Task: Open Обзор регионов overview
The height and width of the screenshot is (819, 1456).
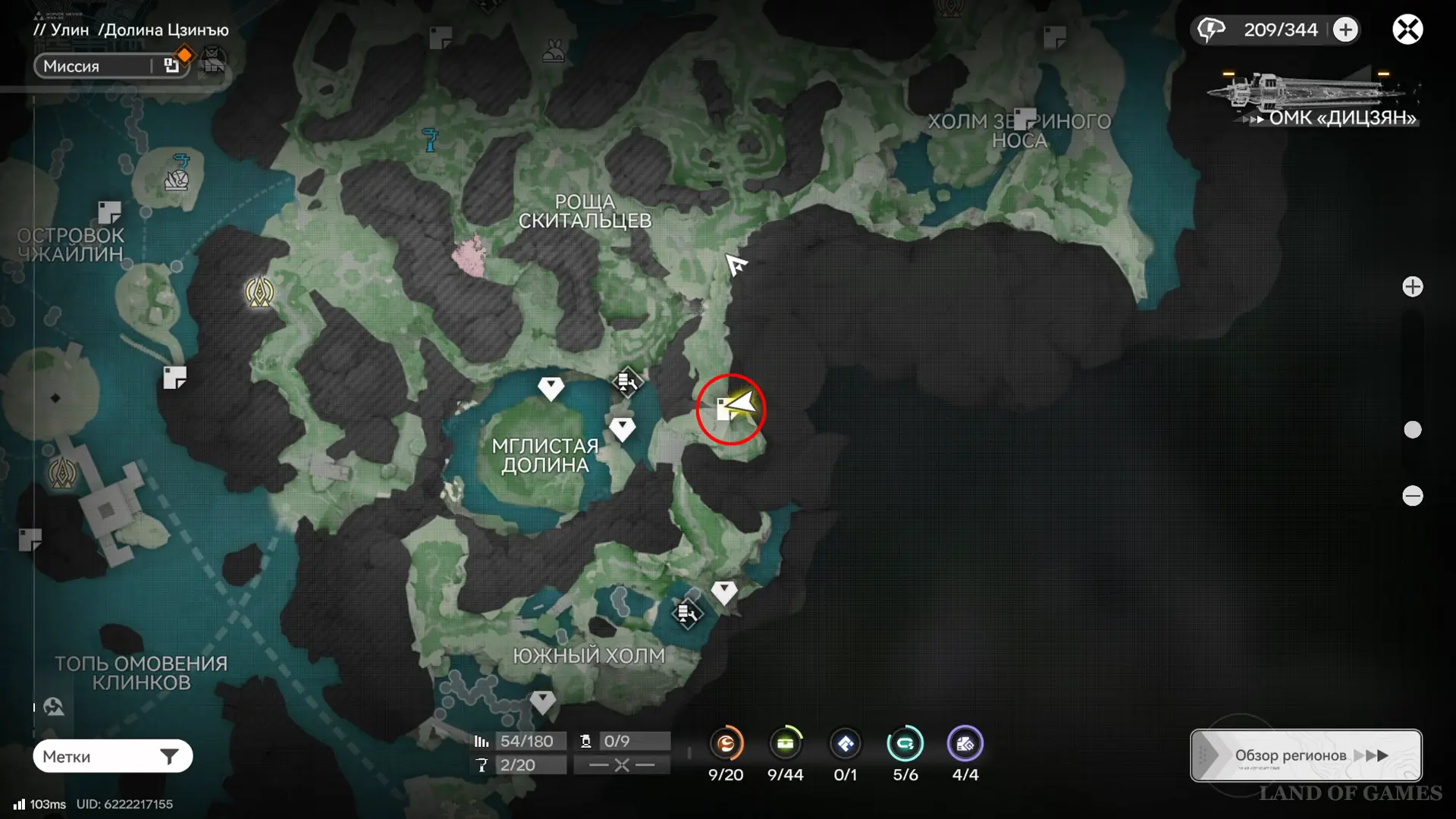Action: [x=1306, y=755]
